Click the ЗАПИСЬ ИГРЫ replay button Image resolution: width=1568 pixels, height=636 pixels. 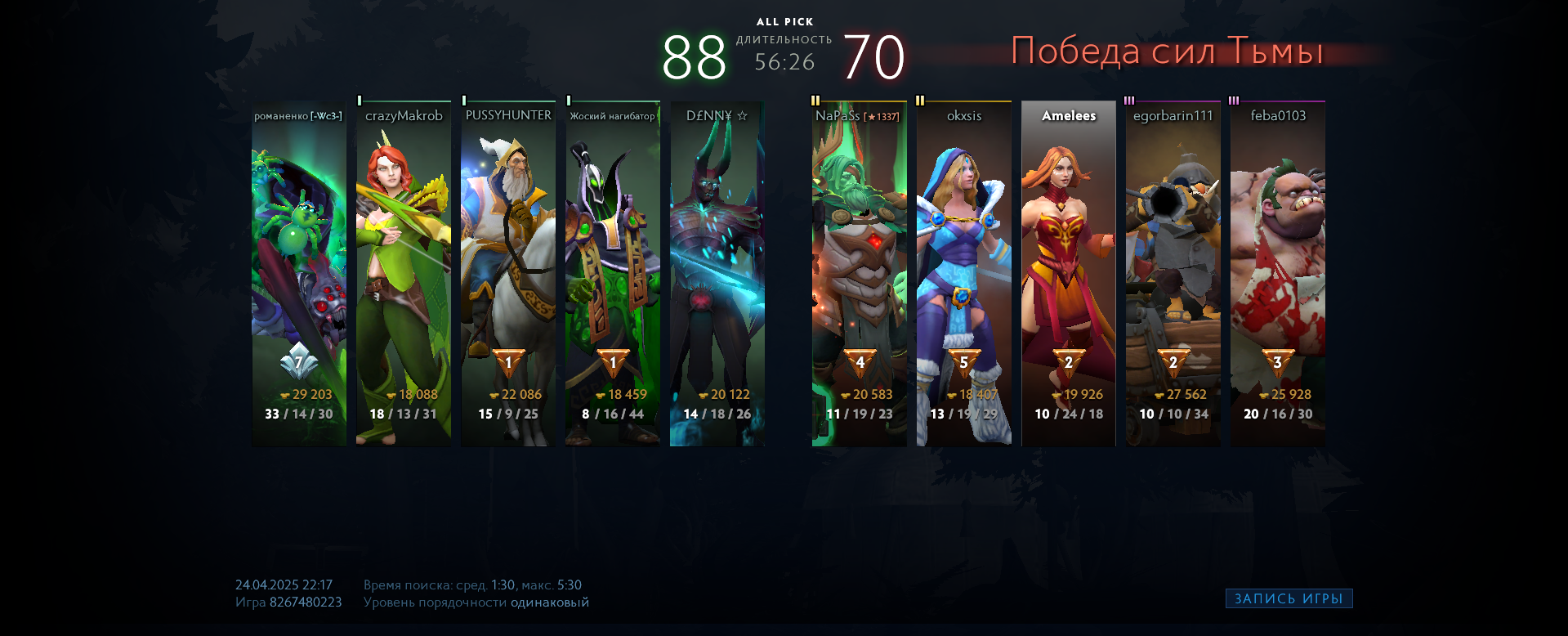(x=1289, y=598)
